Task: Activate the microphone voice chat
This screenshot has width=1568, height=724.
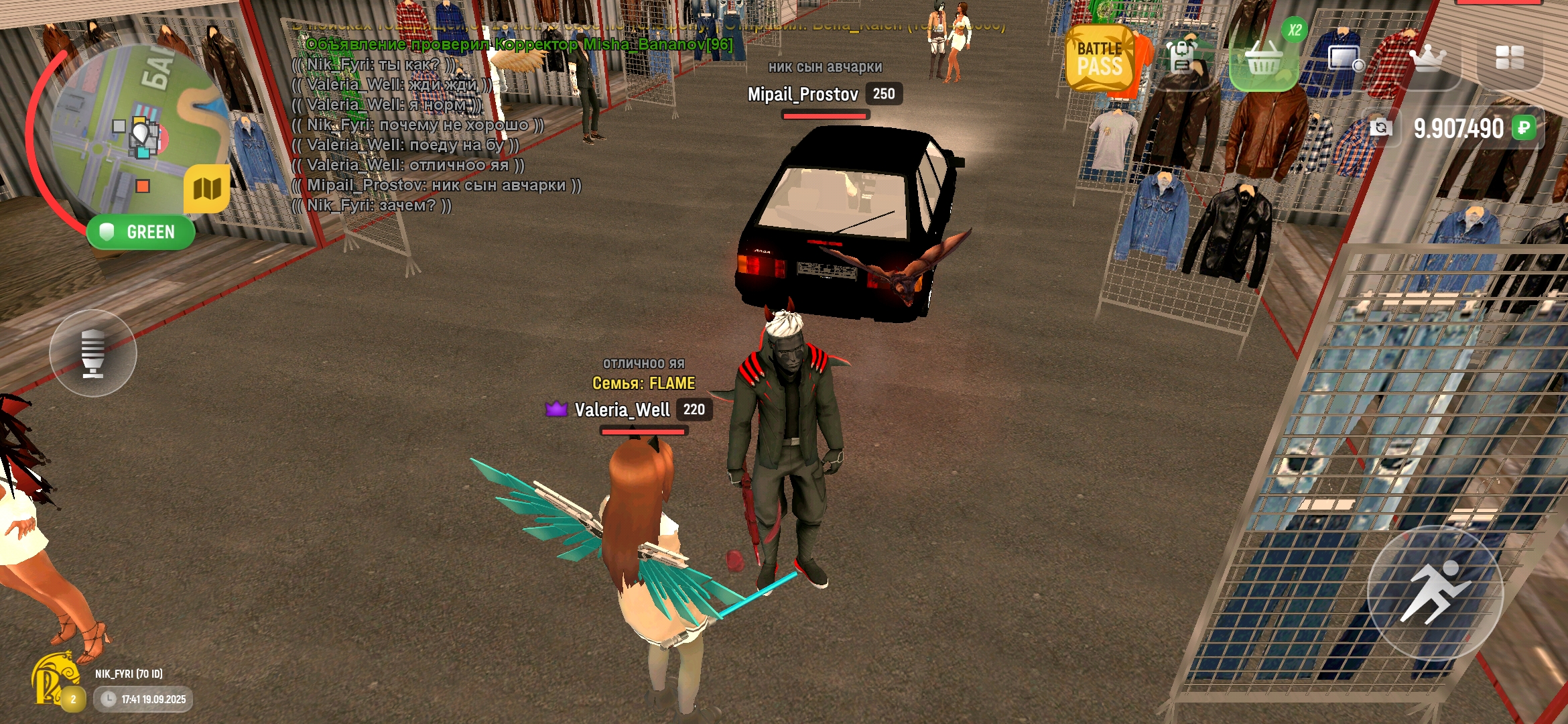Action: pos(93,353)
